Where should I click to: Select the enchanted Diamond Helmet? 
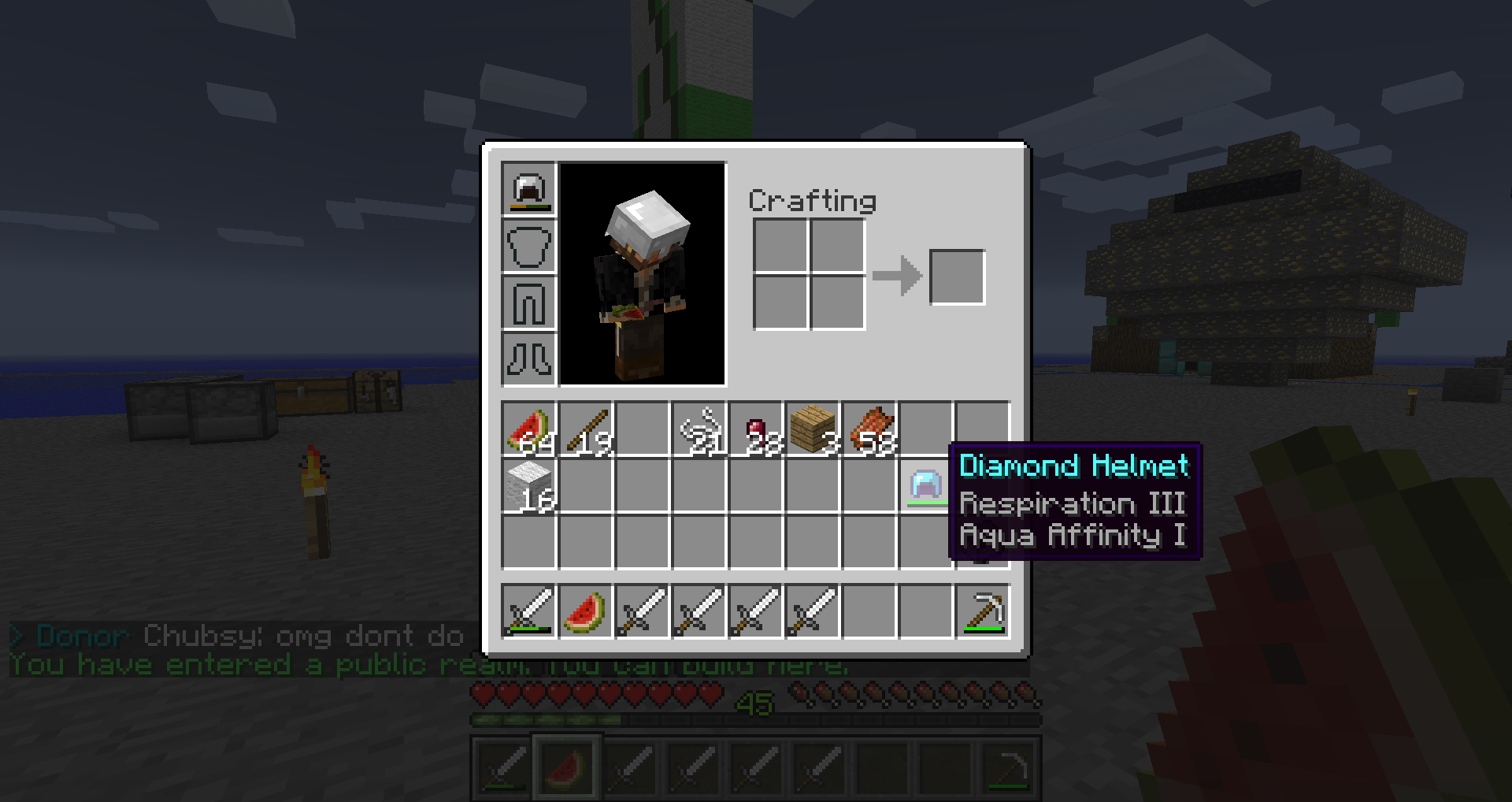coord(925,487)
